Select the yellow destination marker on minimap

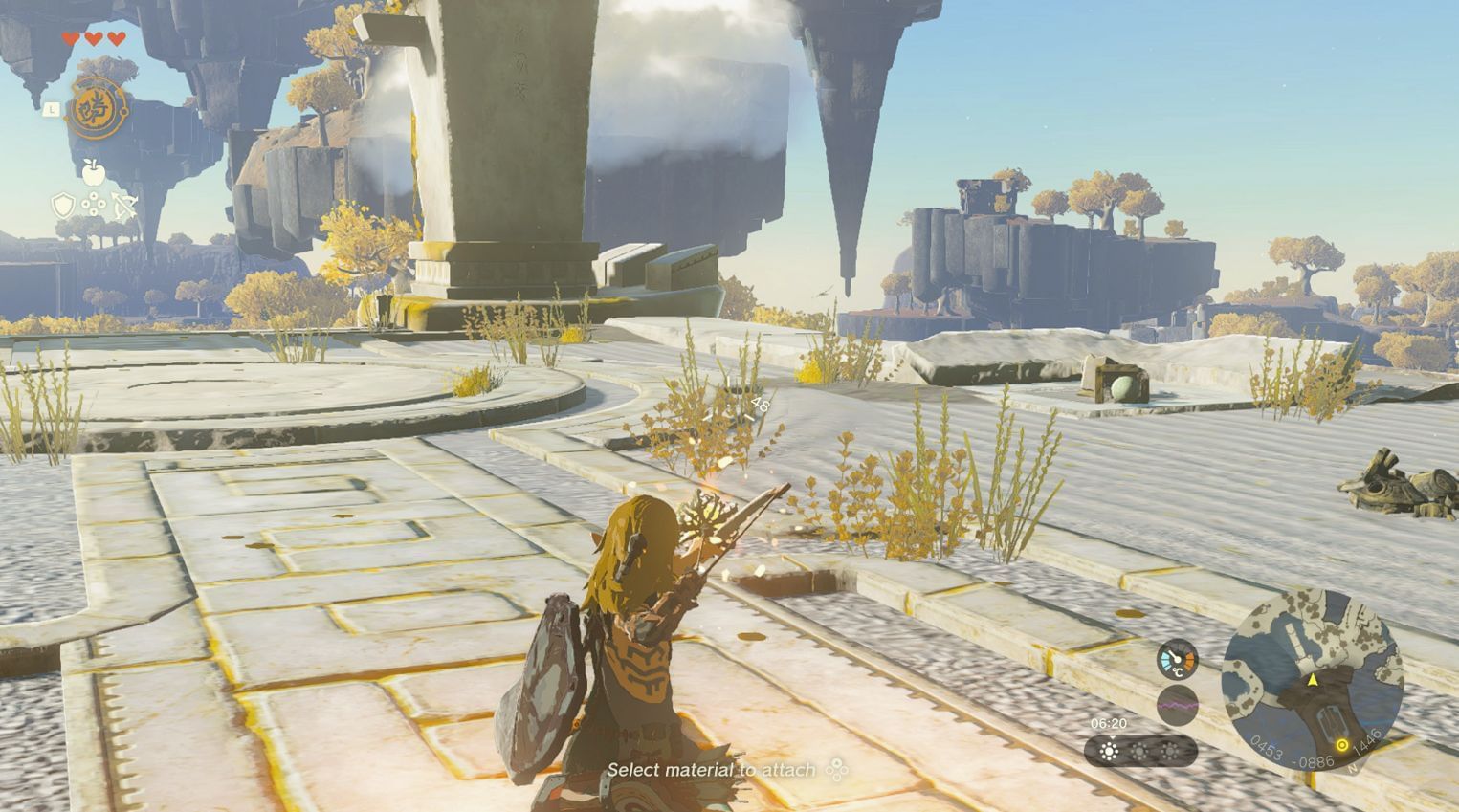point(1342,746)
